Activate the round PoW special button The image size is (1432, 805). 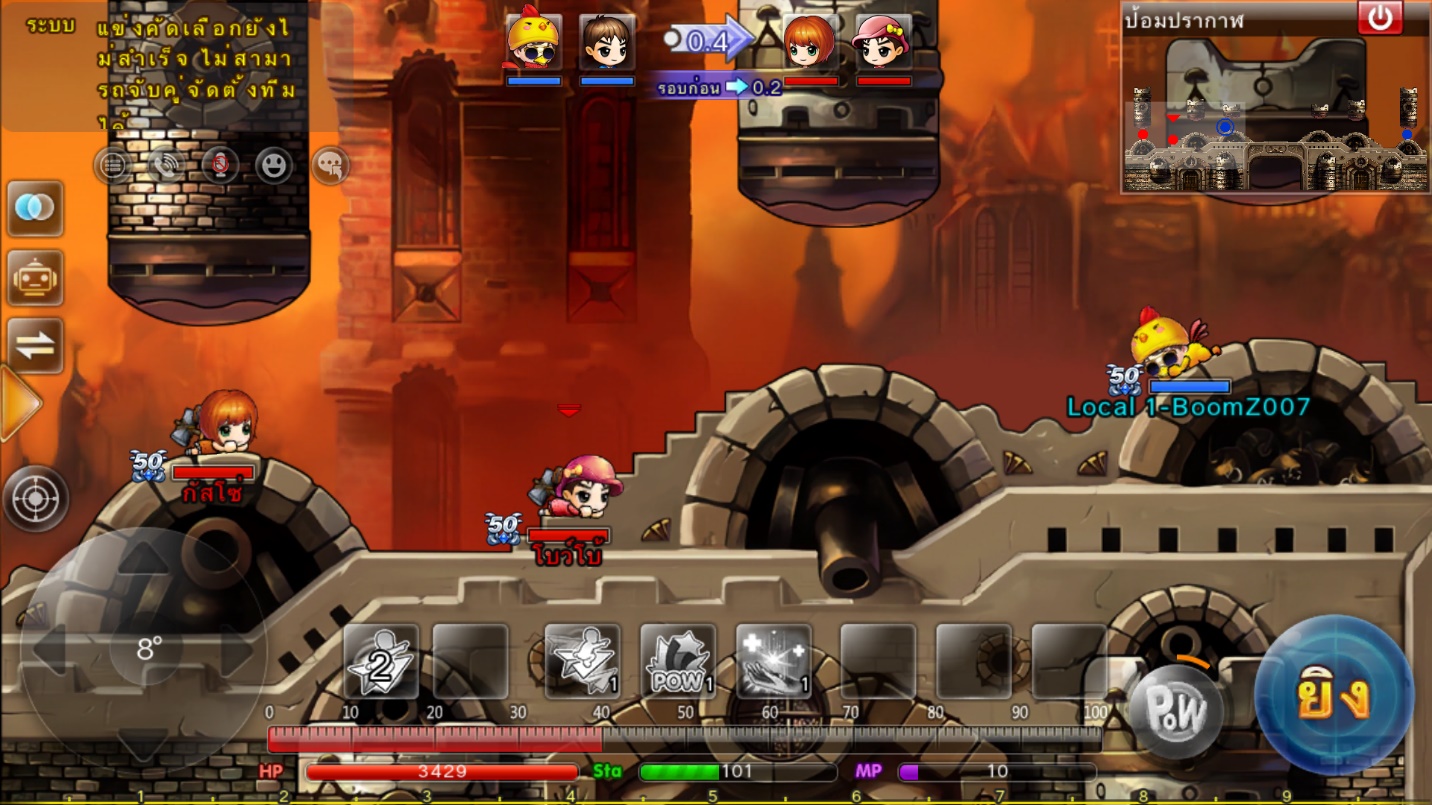point(1177,711)
